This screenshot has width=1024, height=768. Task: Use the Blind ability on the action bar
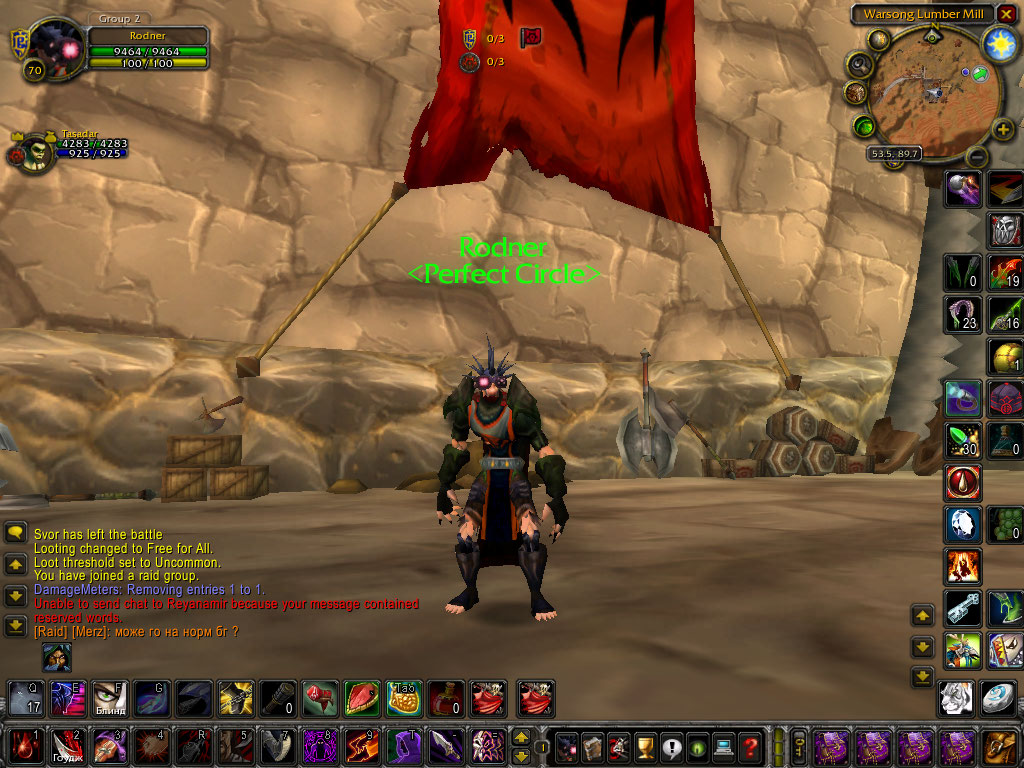click(x=109, y=698)
